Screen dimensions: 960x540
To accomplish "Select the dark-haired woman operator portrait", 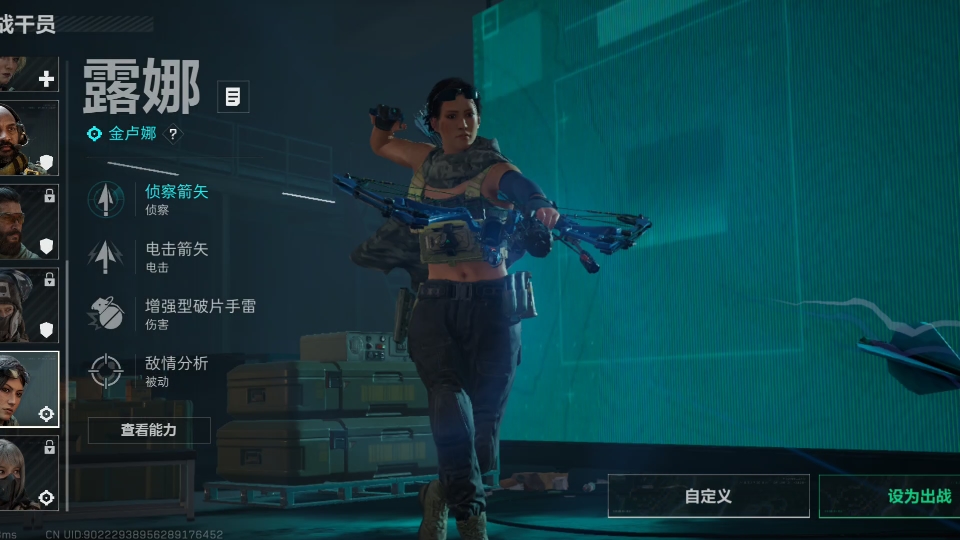I will 28,388.
